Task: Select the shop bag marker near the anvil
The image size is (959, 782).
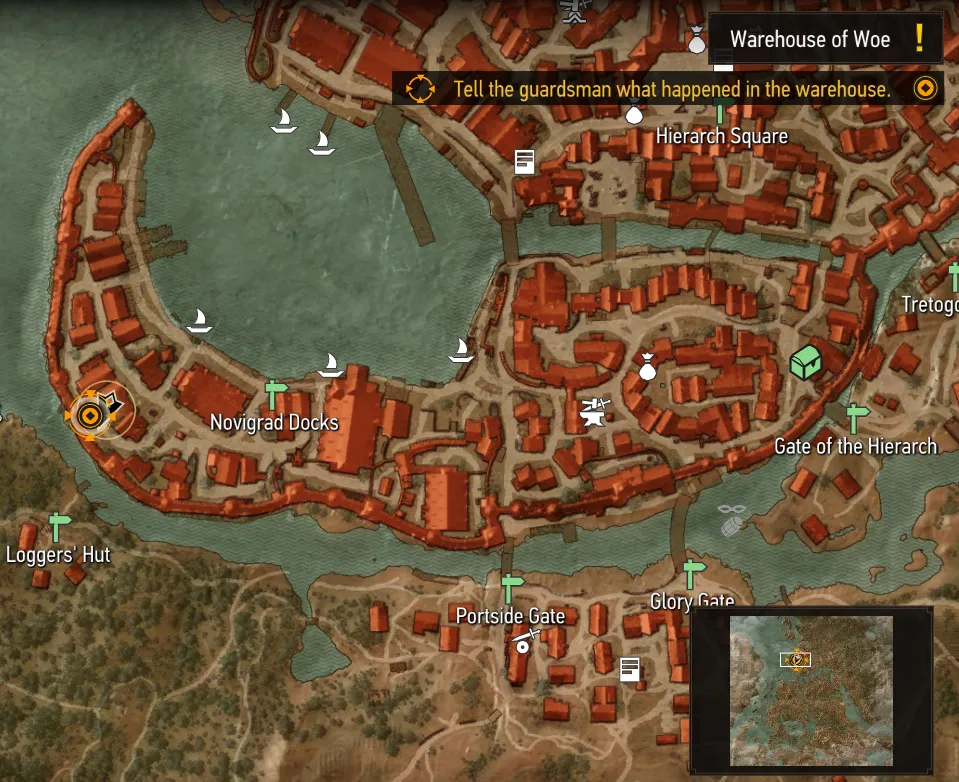Action: 647,368
